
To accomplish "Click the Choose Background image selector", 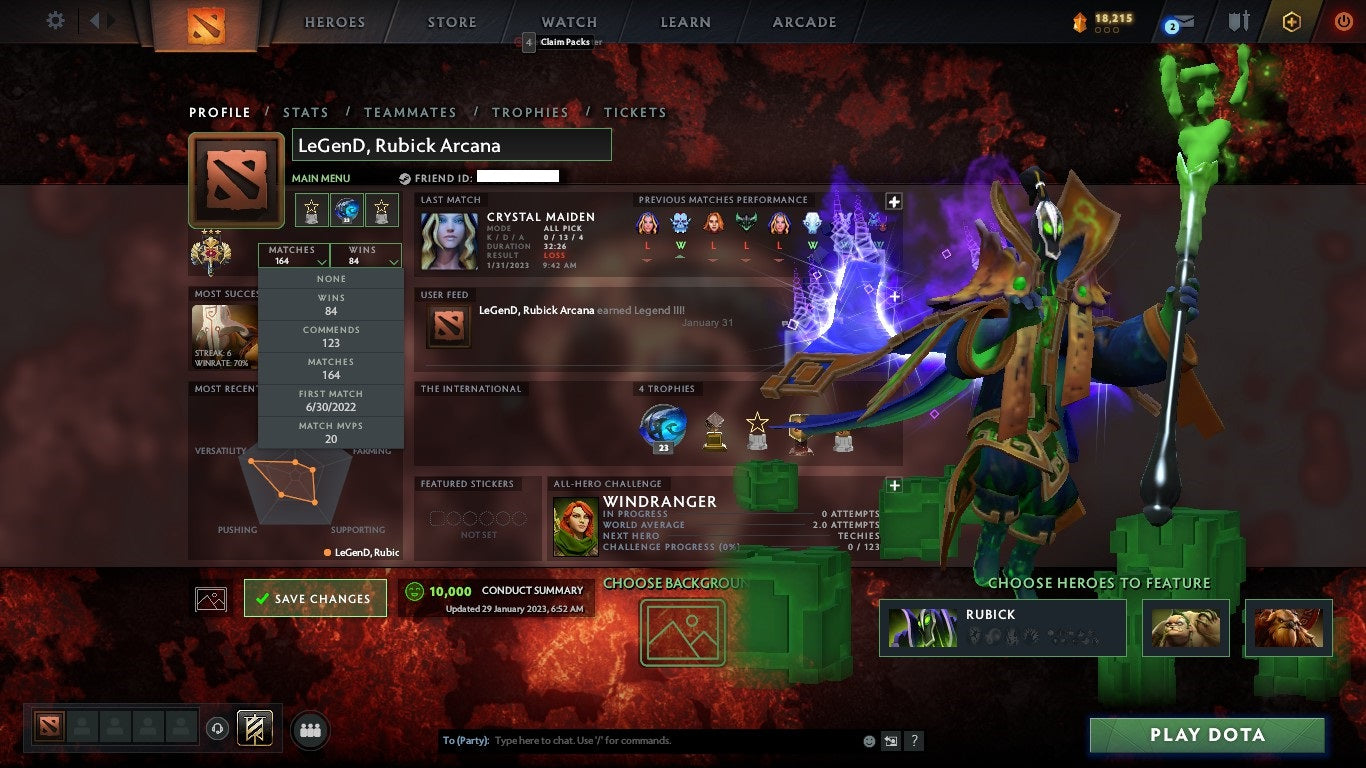I will pyautogui.click(x=683, y=634).
